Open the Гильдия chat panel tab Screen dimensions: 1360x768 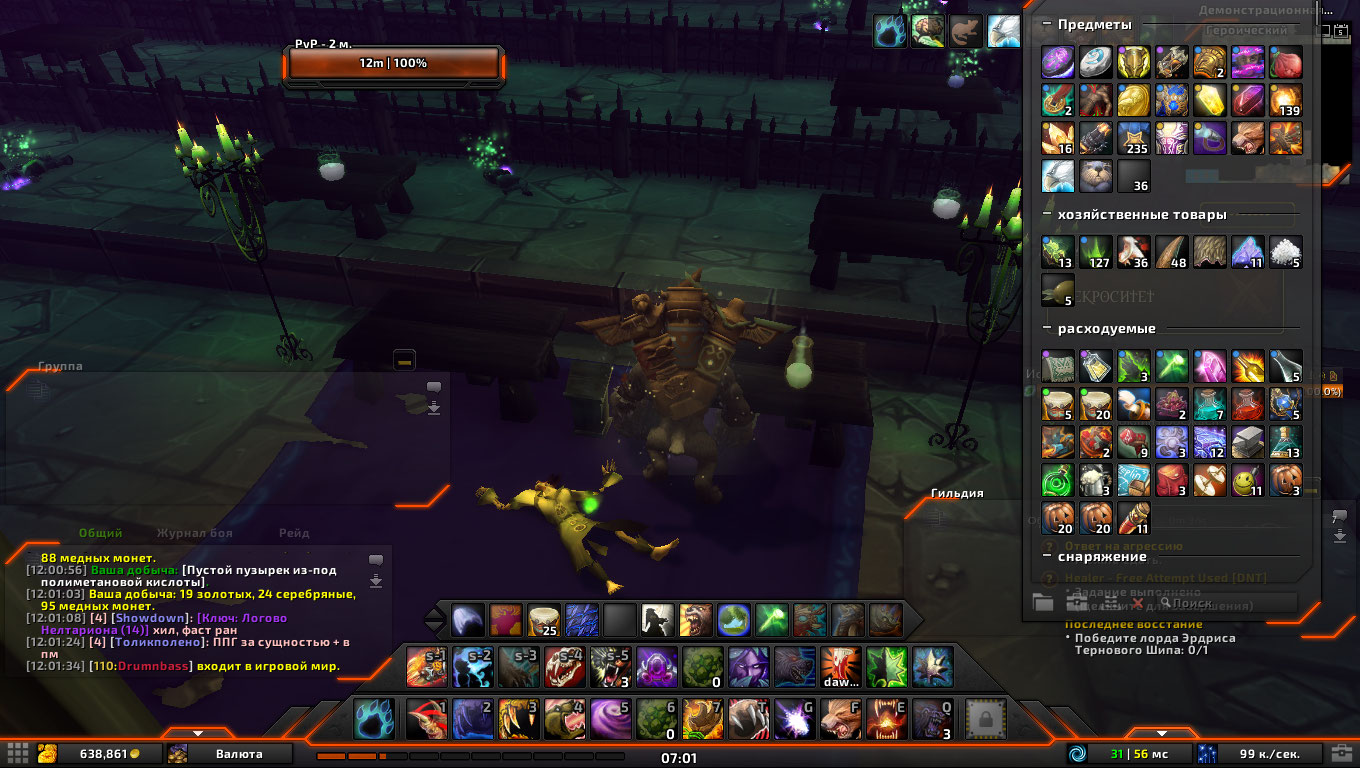click(957, 493)
